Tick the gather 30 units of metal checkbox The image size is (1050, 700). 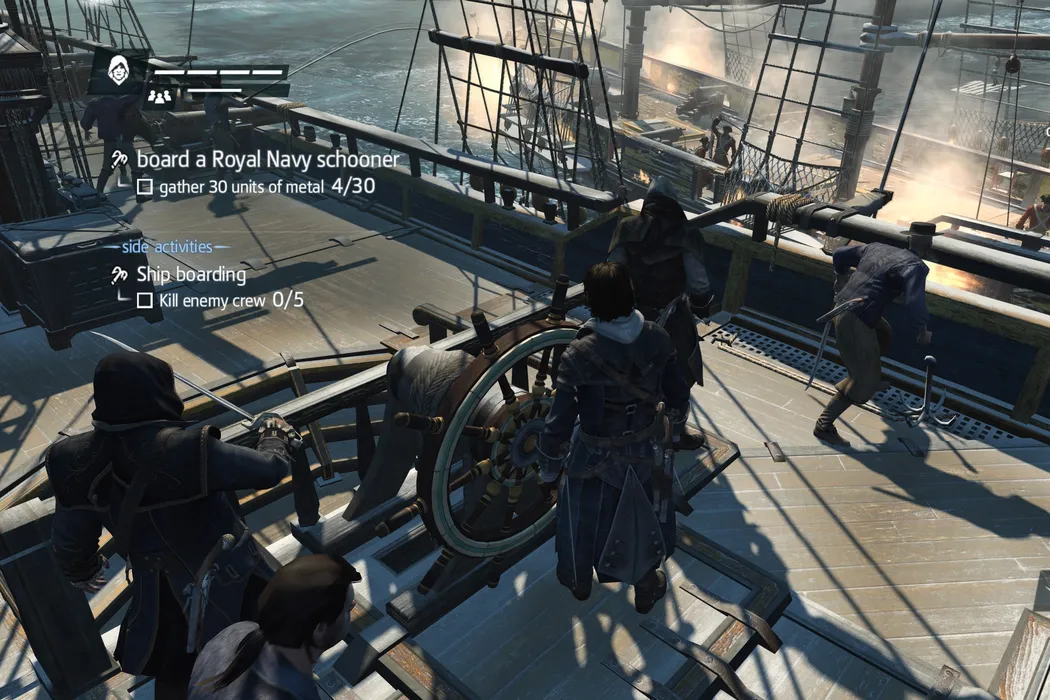pos(143,187)
